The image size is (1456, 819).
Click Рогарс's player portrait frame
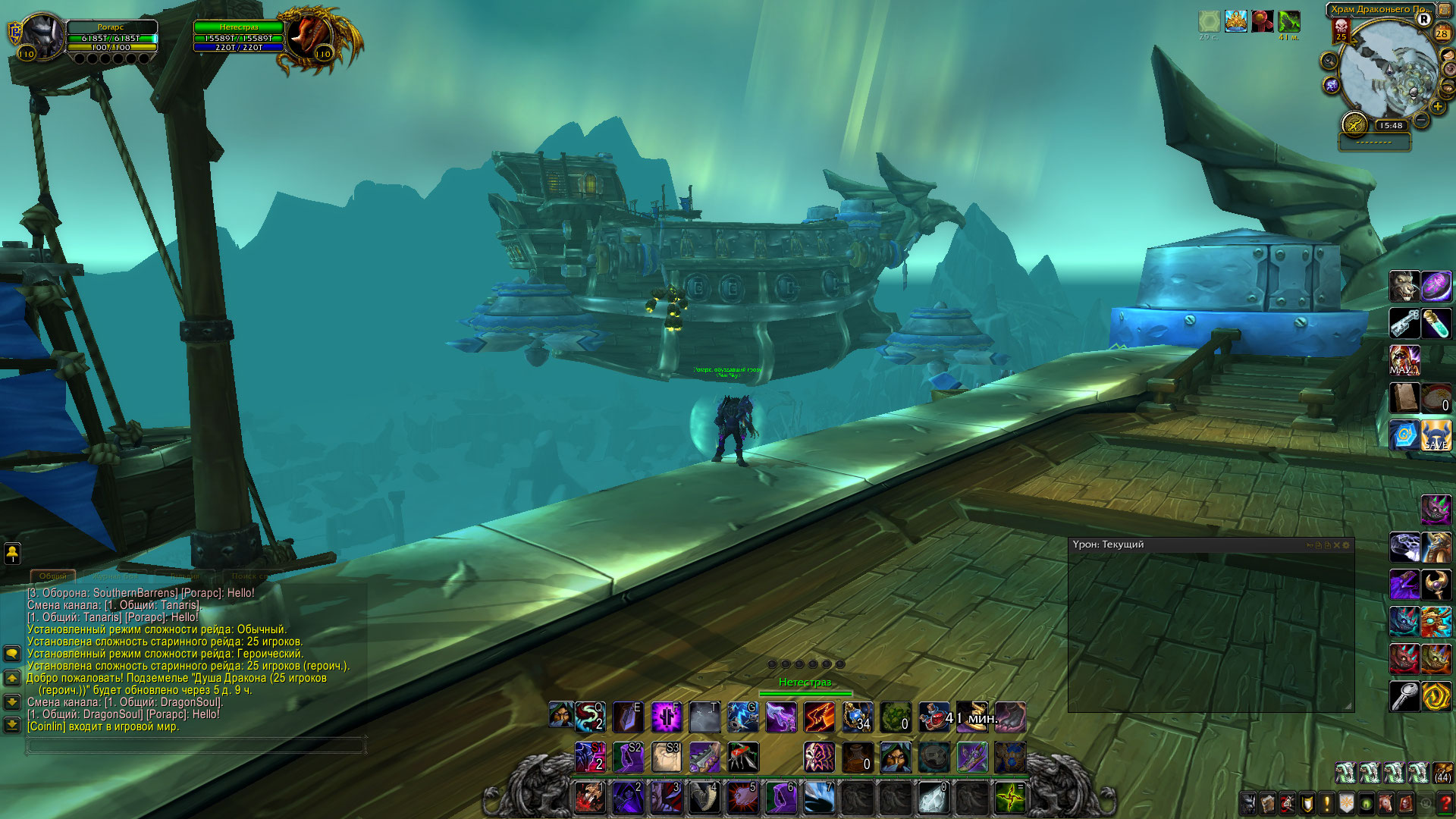[42, 36]
